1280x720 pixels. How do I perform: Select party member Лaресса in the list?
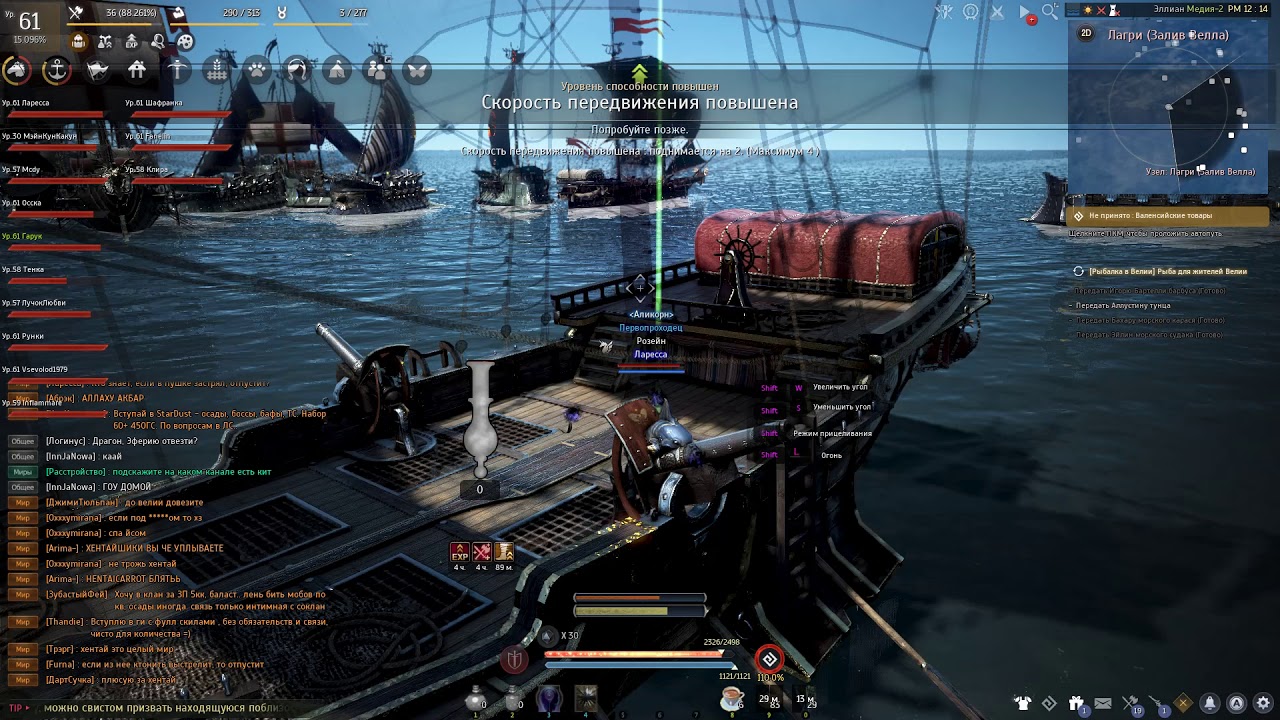(x=26, y=102)
